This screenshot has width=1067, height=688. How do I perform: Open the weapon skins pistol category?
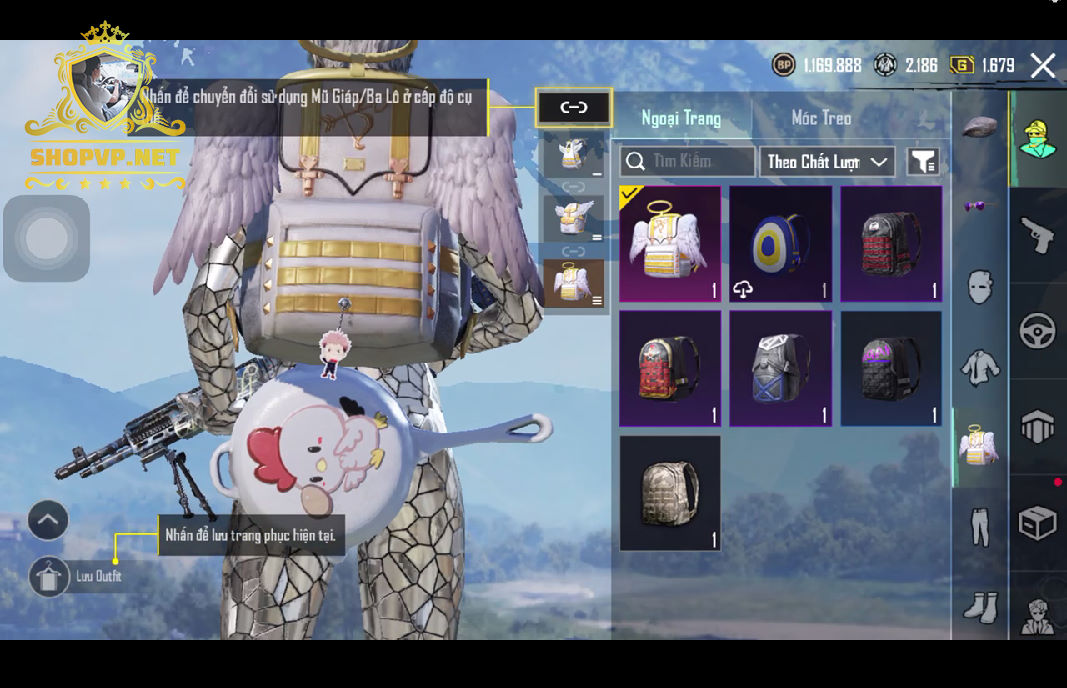point(1037,236)
